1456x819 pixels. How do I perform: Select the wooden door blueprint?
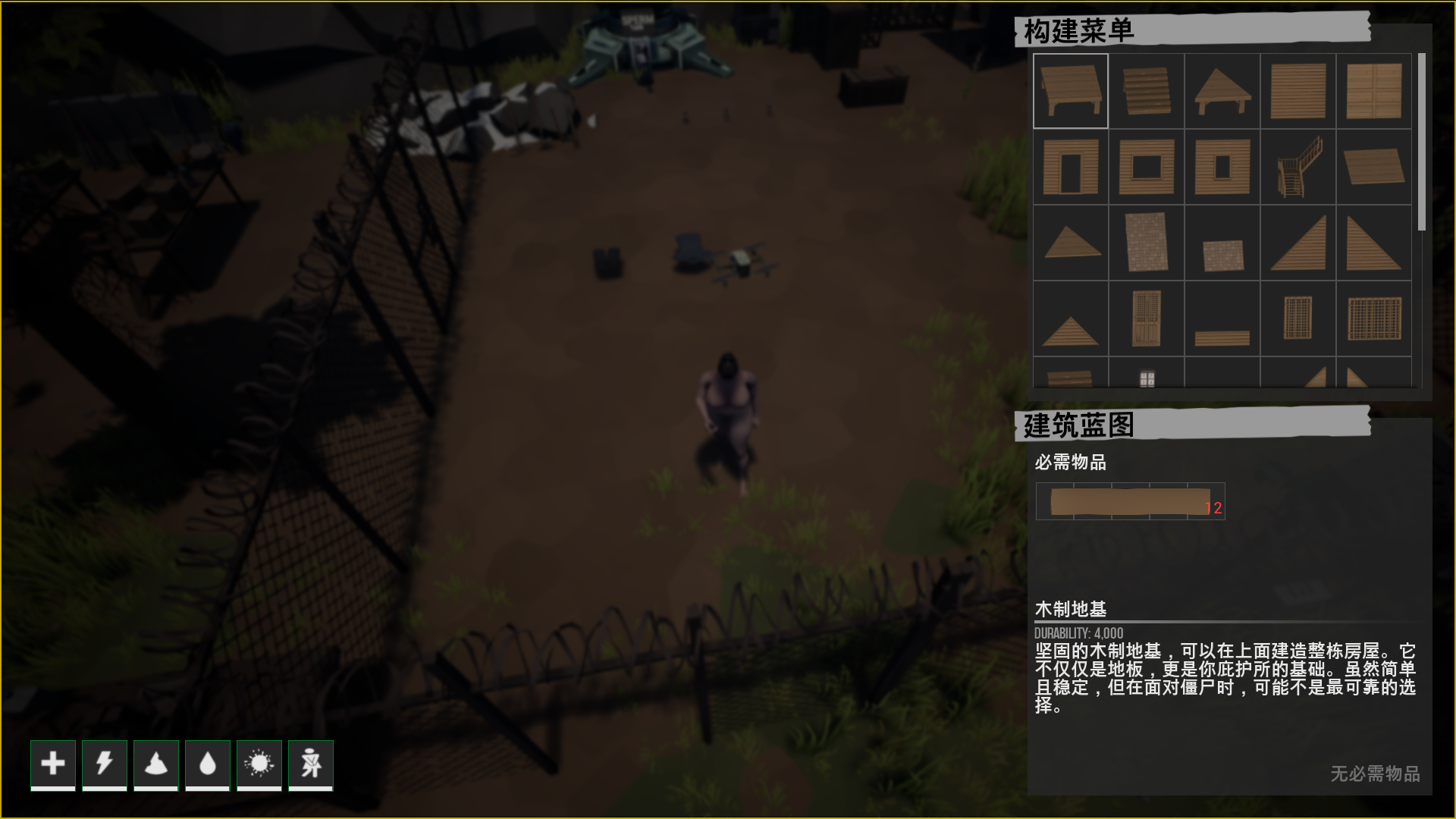1146,318
